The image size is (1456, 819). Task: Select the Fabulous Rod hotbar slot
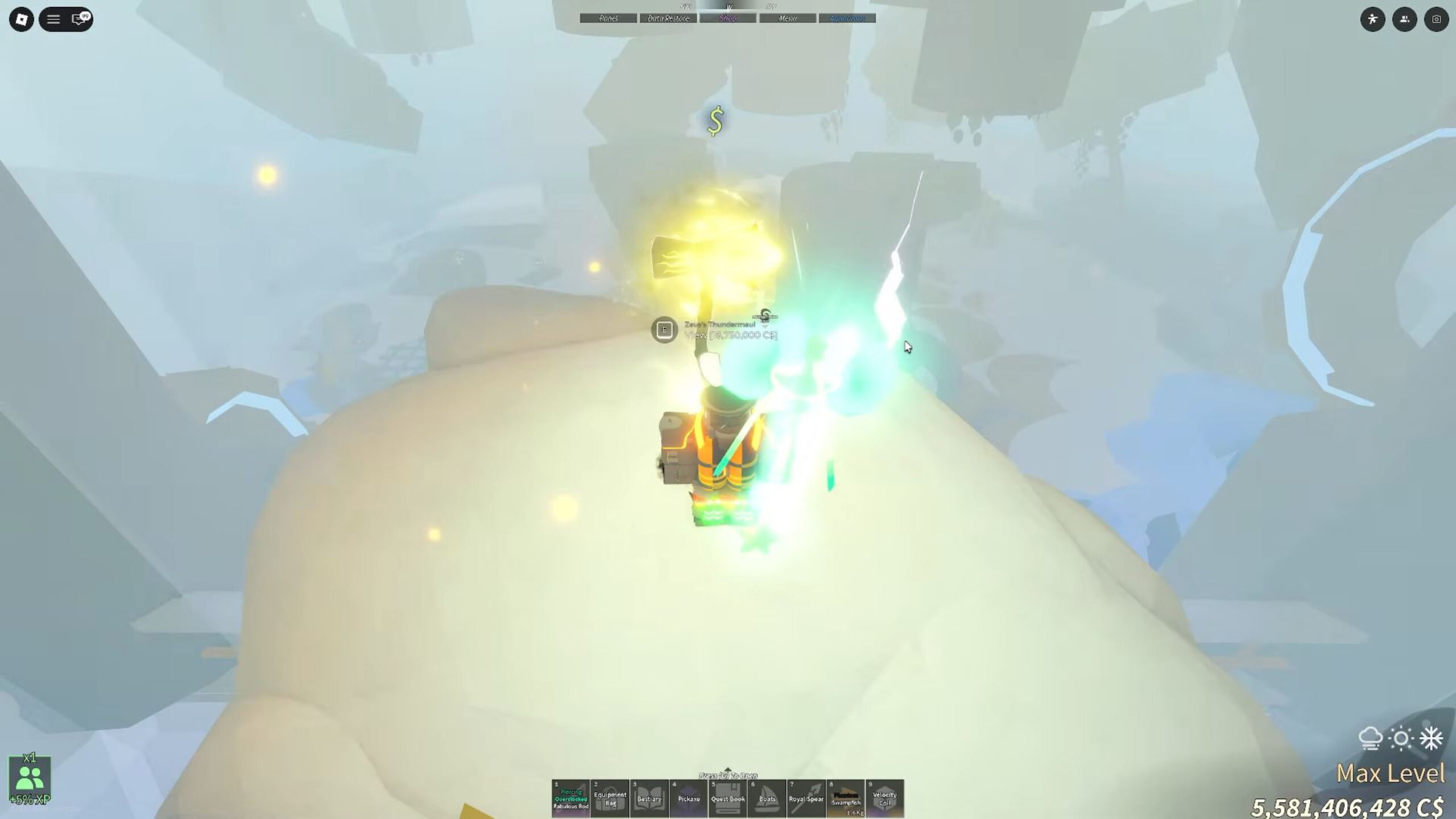(x=570, y=798)
